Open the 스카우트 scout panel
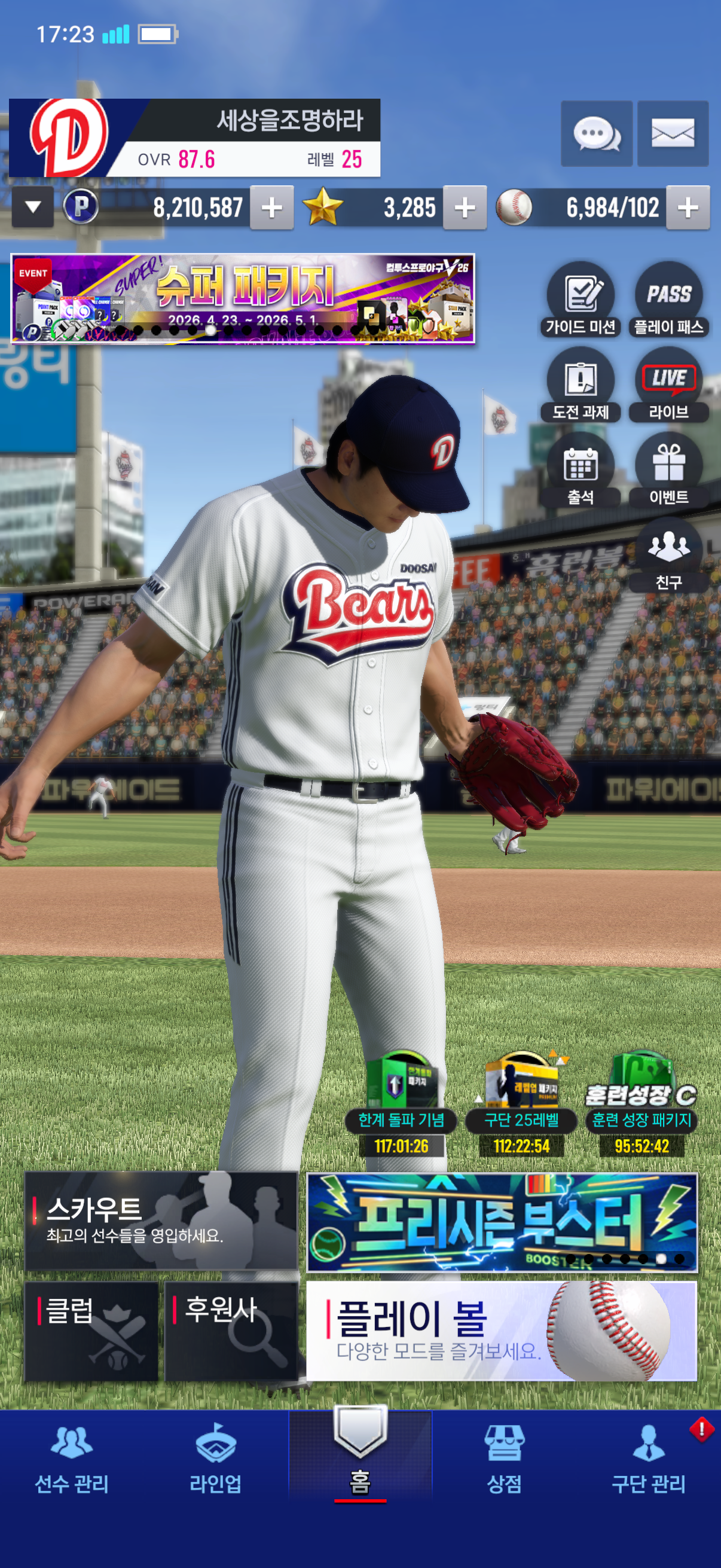 pyautogui.click(x=161, y=1221)
